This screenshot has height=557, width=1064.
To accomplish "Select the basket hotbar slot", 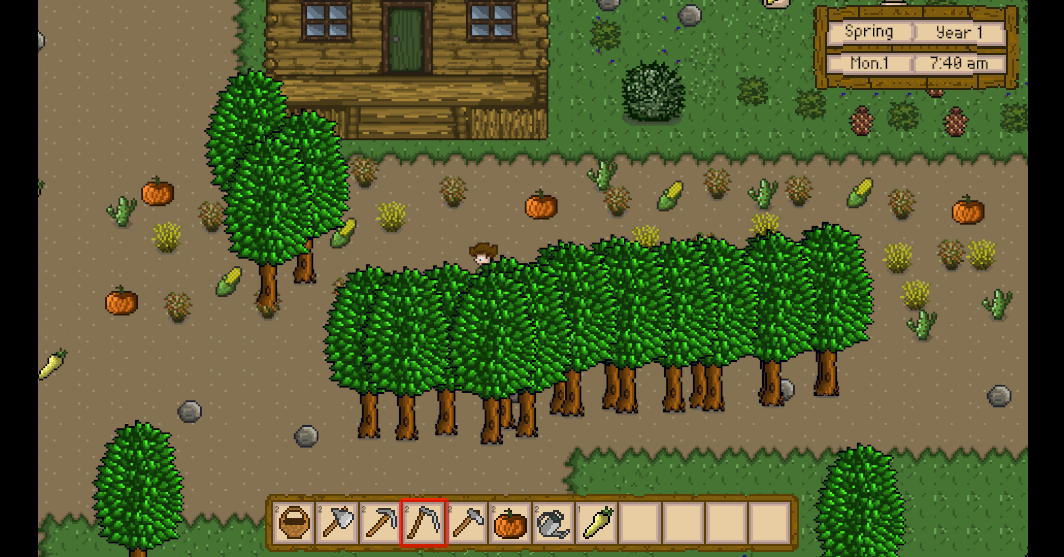I will [x=294, y=523].
